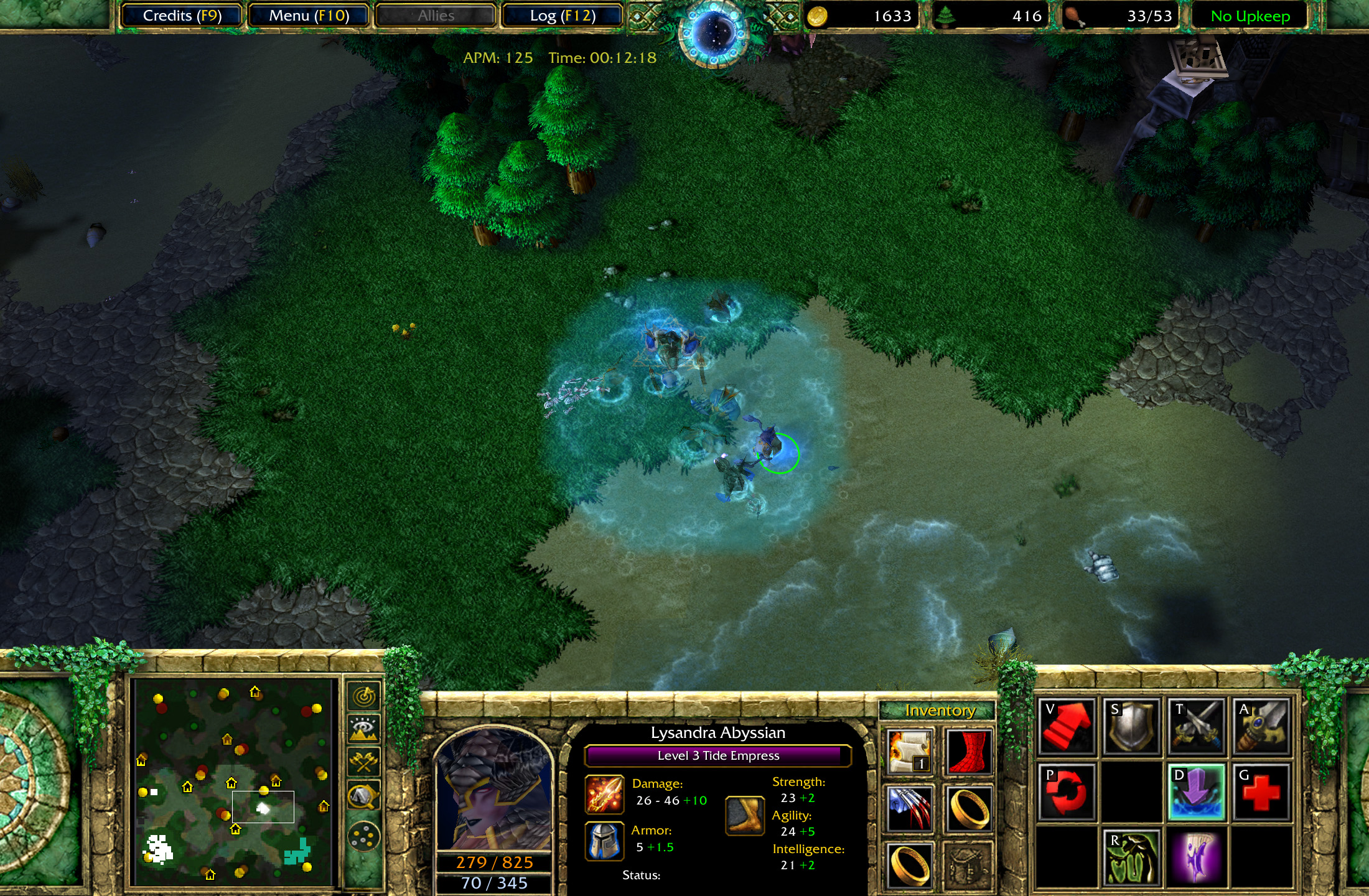
Task: Open the Credits (F9) menu
Action: coord(182,16)
